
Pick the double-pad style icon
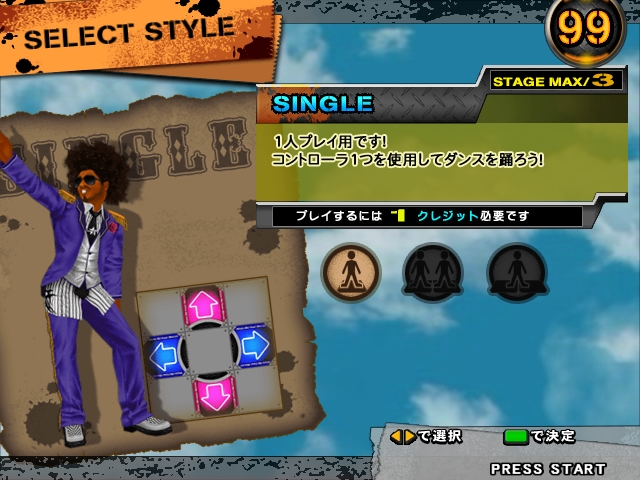point(516,272)
